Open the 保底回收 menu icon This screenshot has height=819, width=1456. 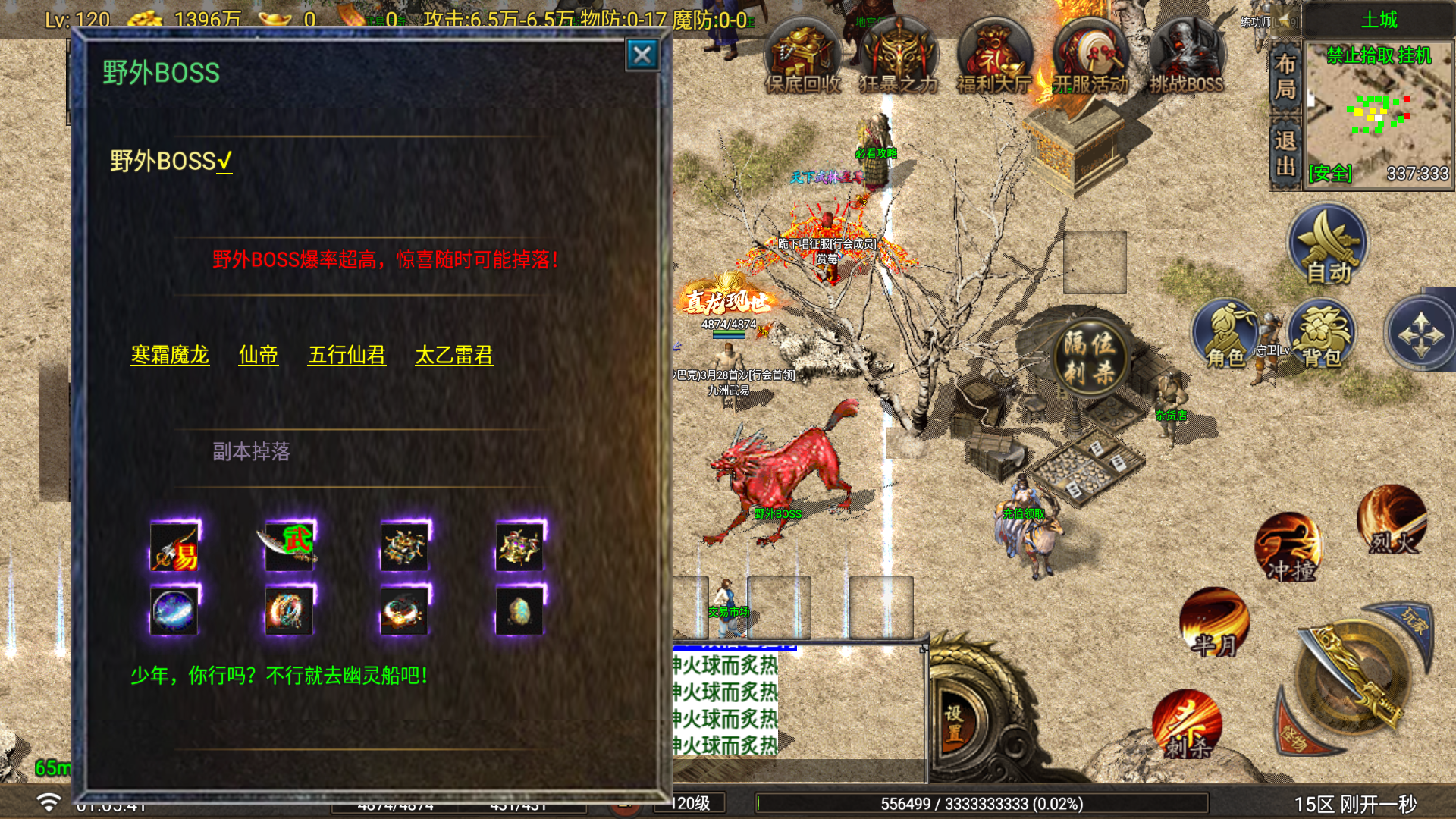[x=803, y=61]
